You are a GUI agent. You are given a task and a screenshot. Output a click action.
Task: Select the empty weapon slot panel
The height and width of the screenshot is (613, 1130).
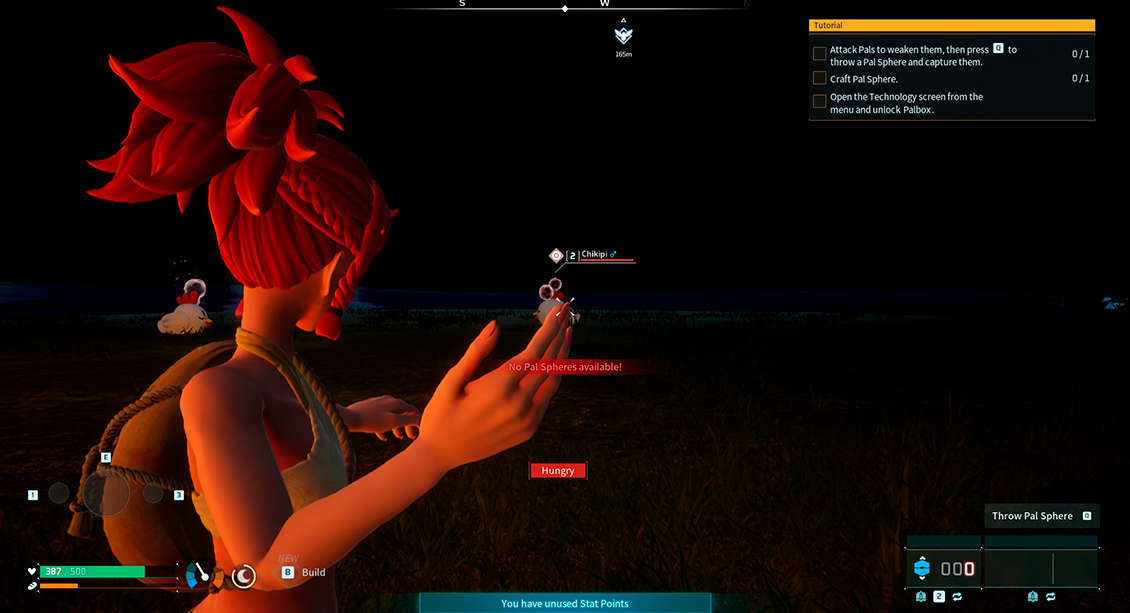[1041, 568]
